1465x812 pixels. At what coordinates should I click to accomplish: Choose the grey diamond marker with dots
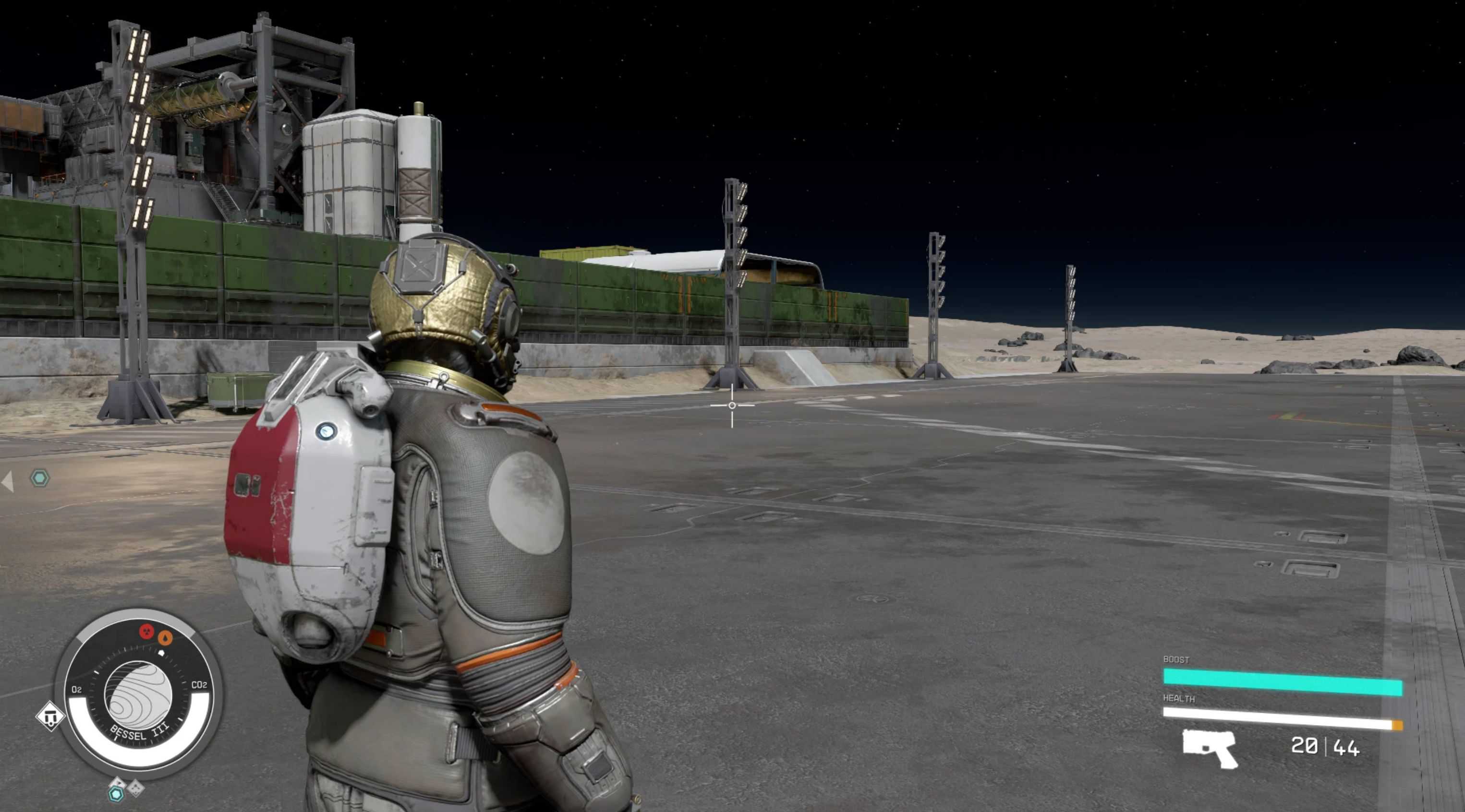click(136, 788)
